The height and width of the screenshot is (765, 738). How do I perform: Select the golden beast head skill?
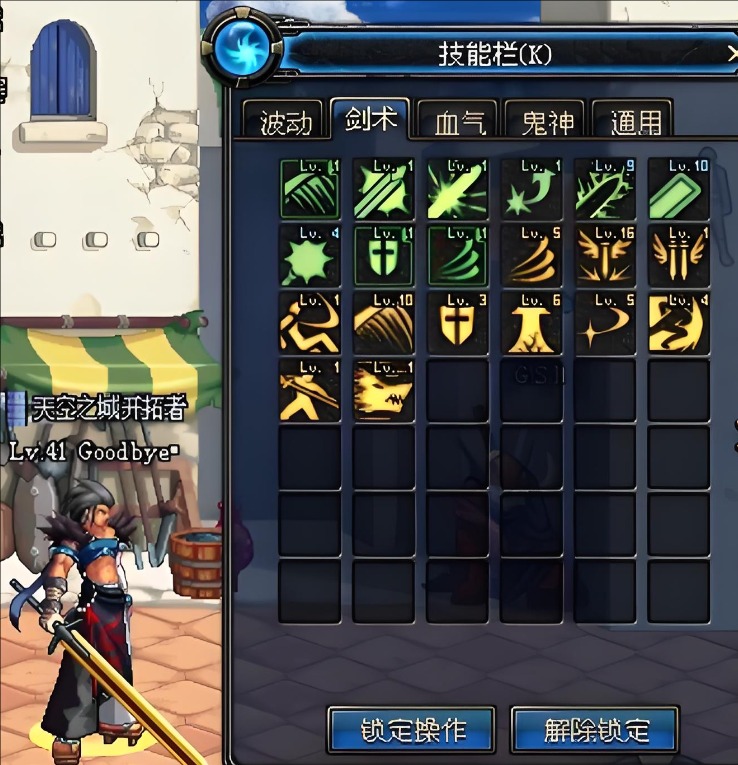point(384,390)
